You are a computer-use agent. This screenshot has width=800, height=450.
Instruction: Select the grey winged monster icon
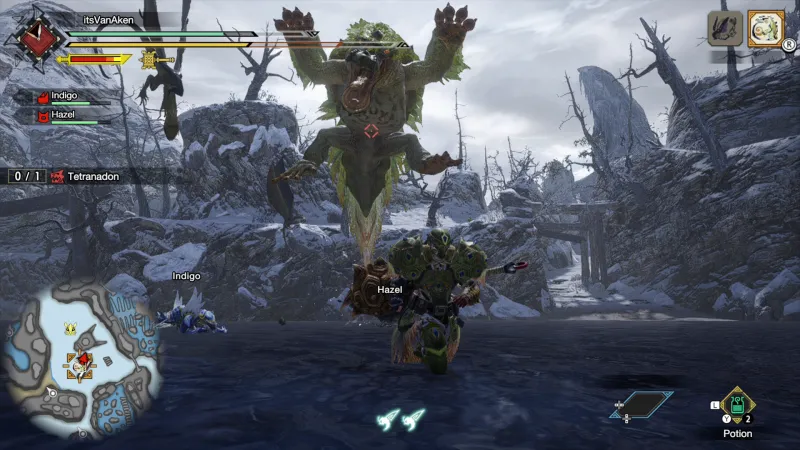725,28
